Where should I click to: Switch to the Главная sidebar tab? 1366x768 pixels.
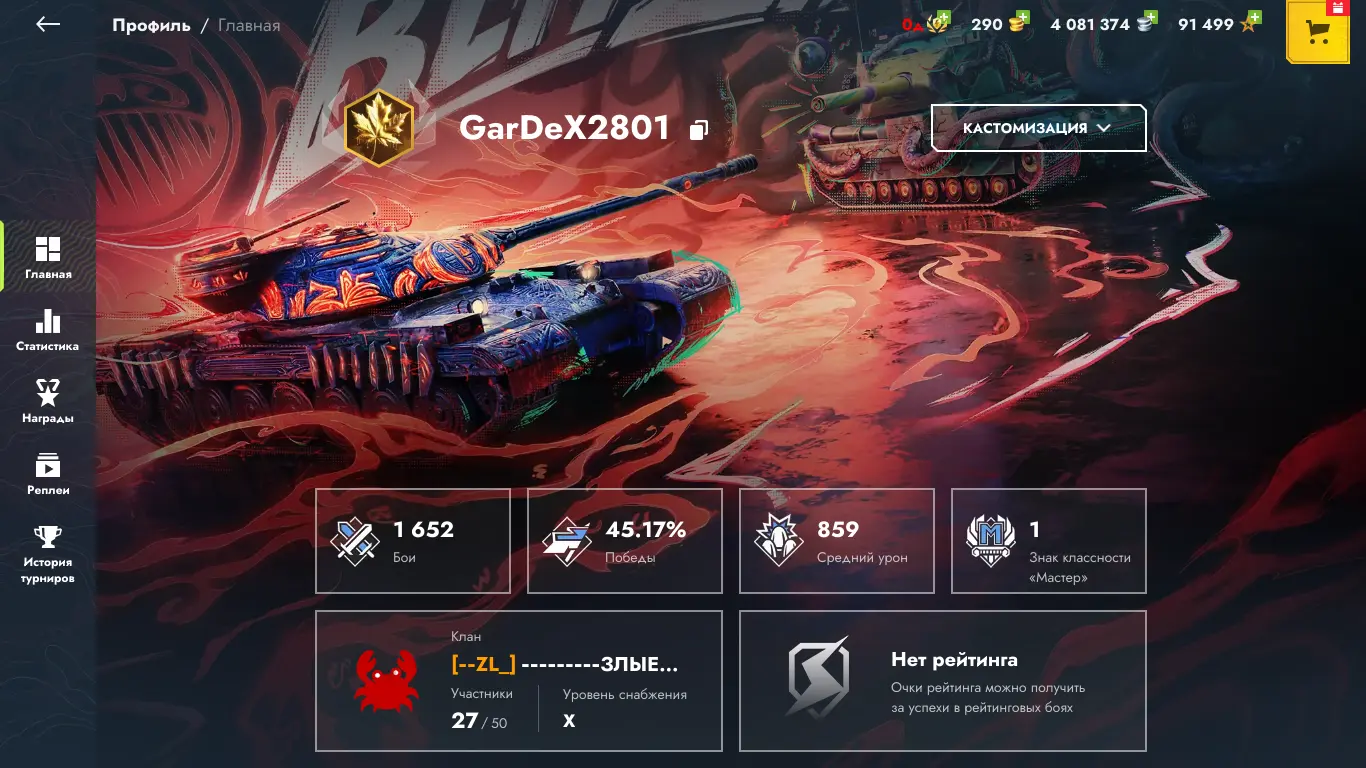48,256
